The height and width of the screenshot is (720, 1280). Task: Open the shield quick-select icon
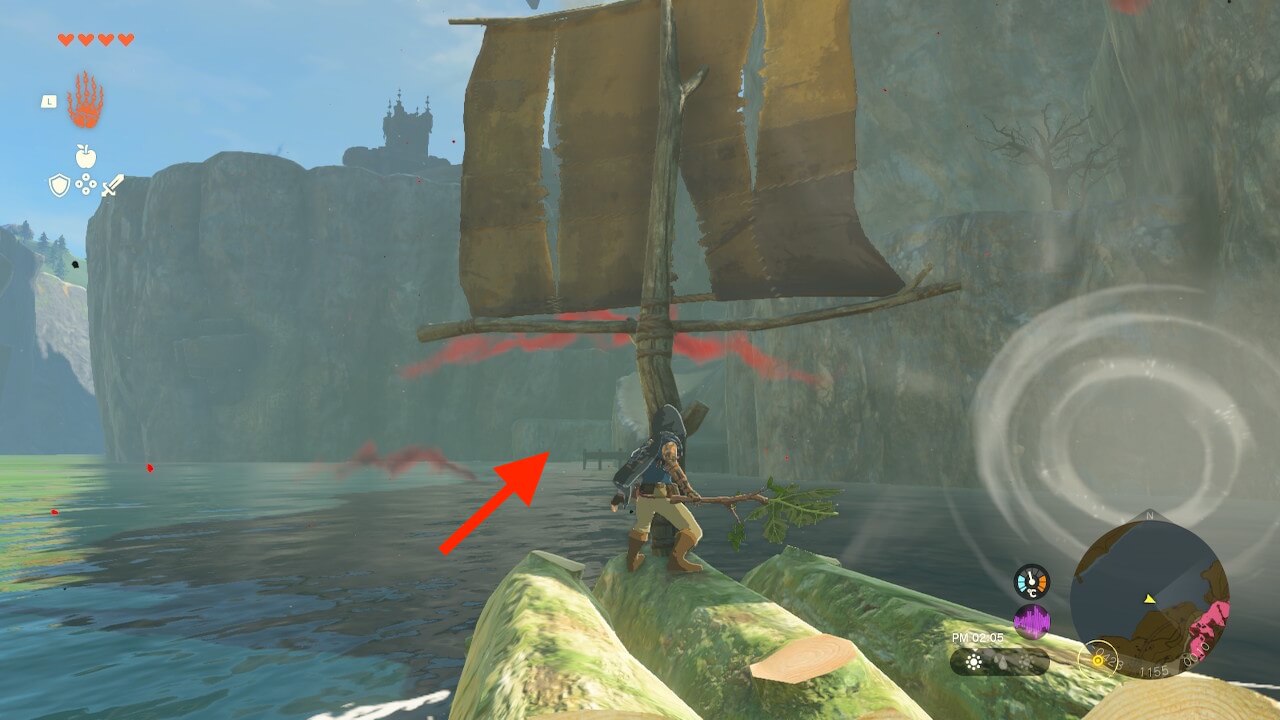click(59, 185)
